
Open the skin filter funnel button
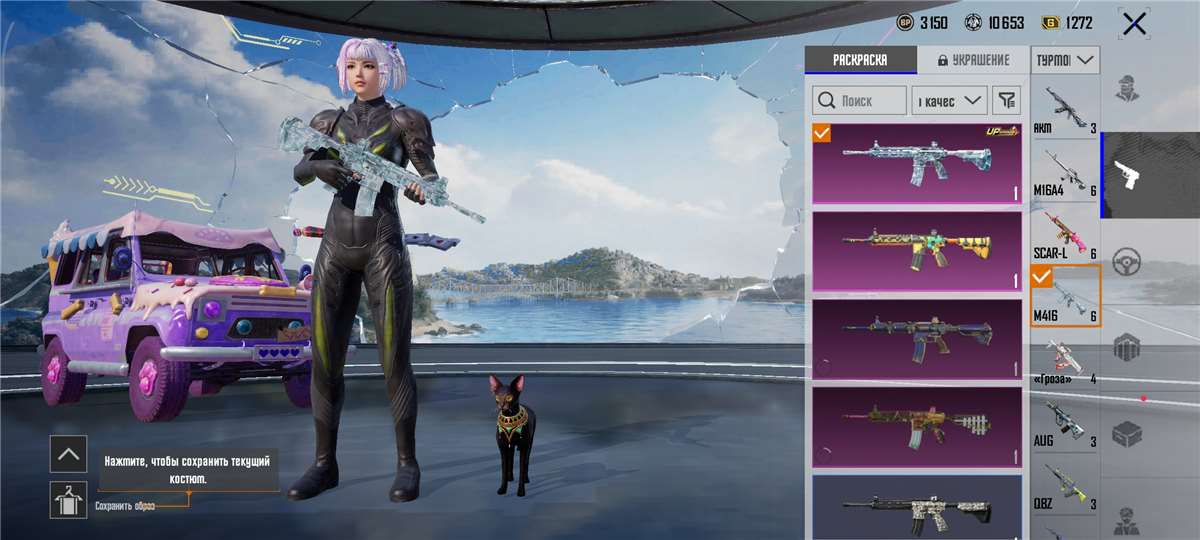tap(1007, 101)
